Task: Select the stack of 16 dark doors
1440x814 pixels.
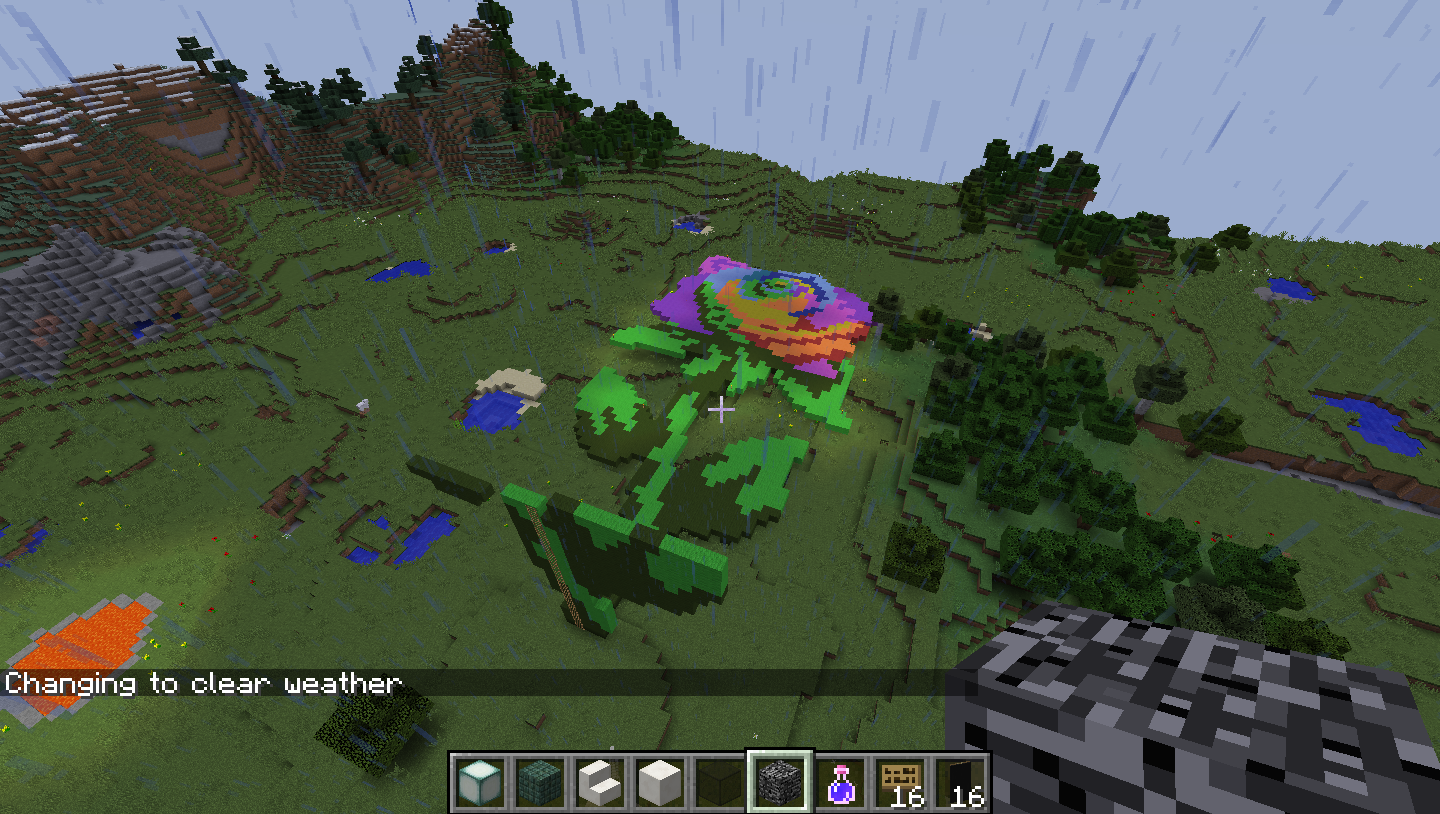Action: (x=960, y=782)
